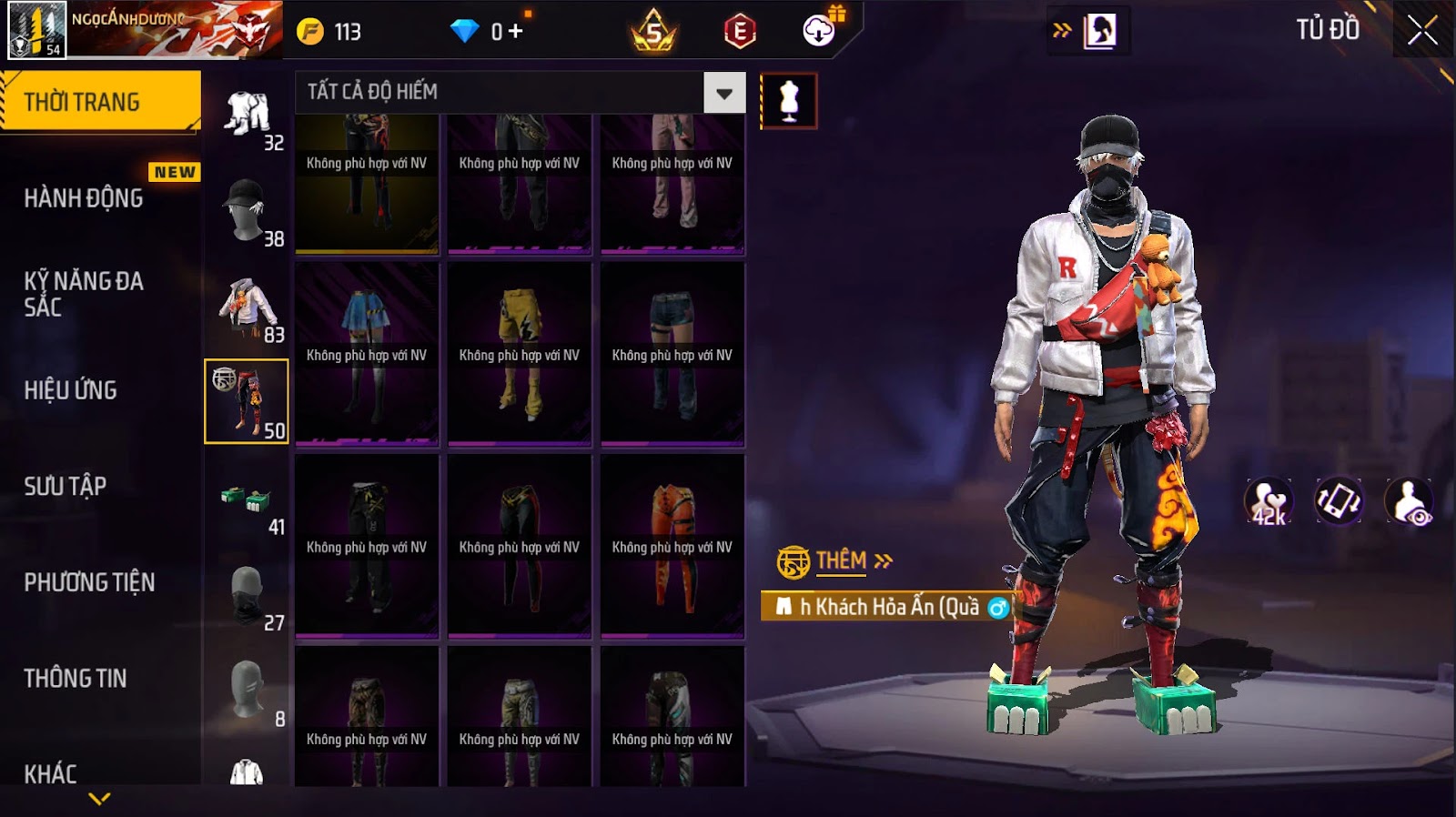Open the Tất Cả Độ Hiếm dropdown
1456x817 pixels.
click(724, 93)
